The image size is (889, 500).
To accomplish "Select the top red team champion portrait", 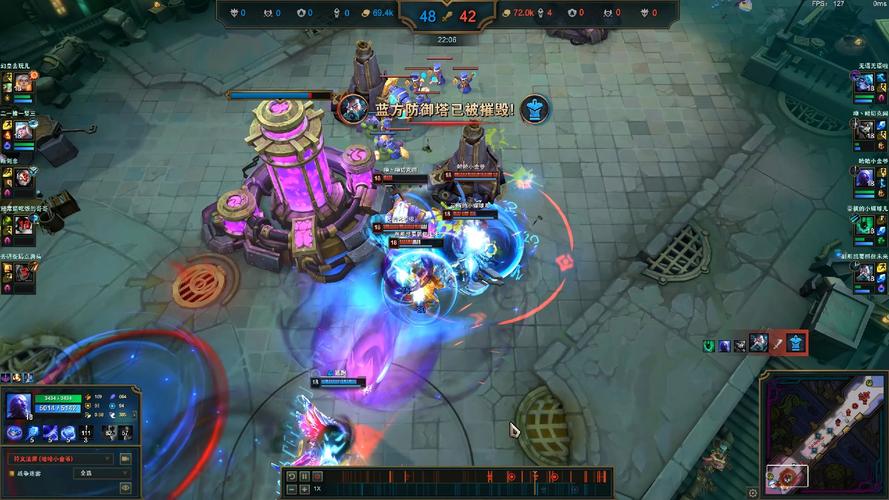I will (866, 85).
